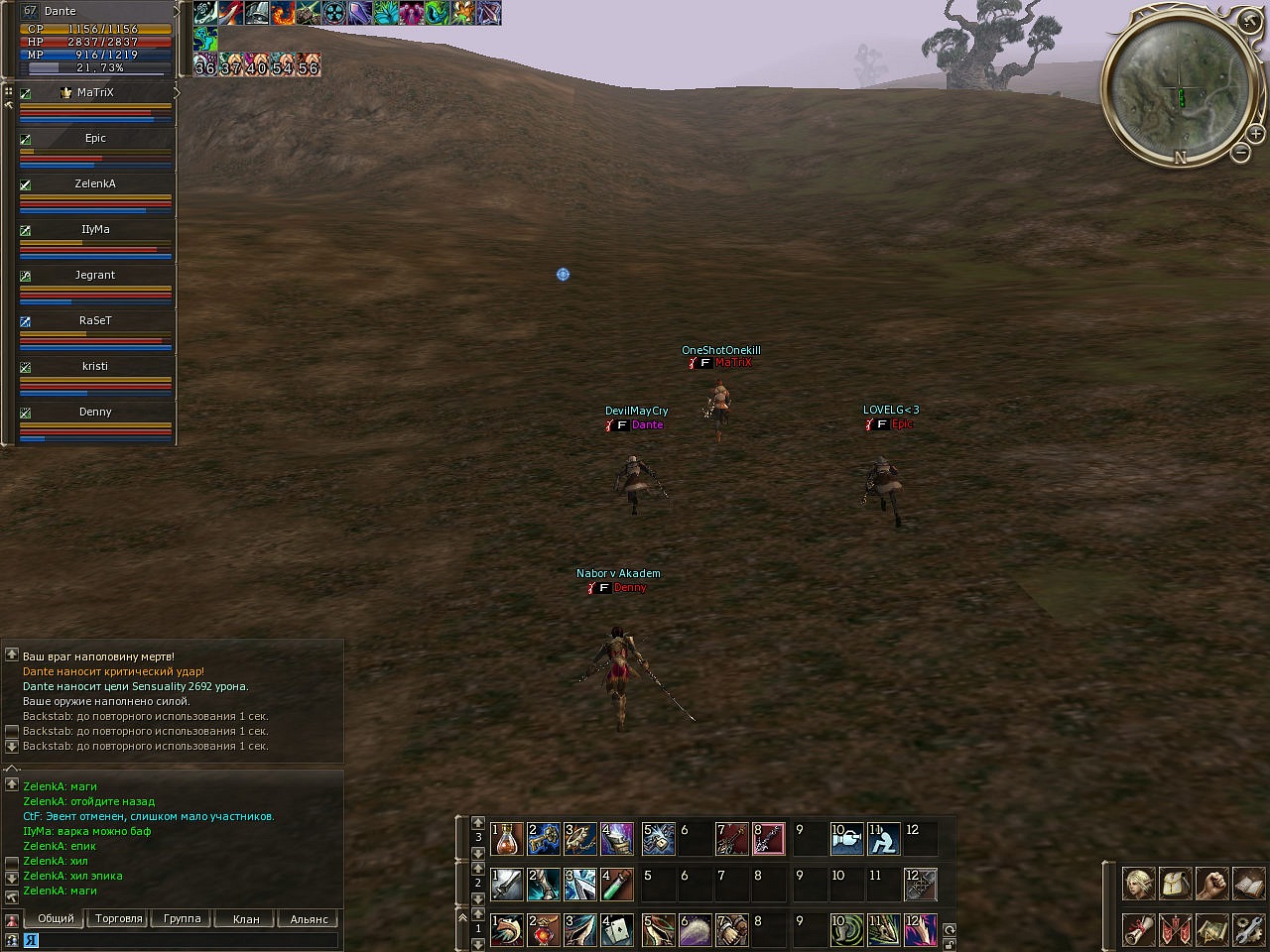The image size is (1270, 952).
Task: Activate the playing cards skill slot
Action: (617, 930)
